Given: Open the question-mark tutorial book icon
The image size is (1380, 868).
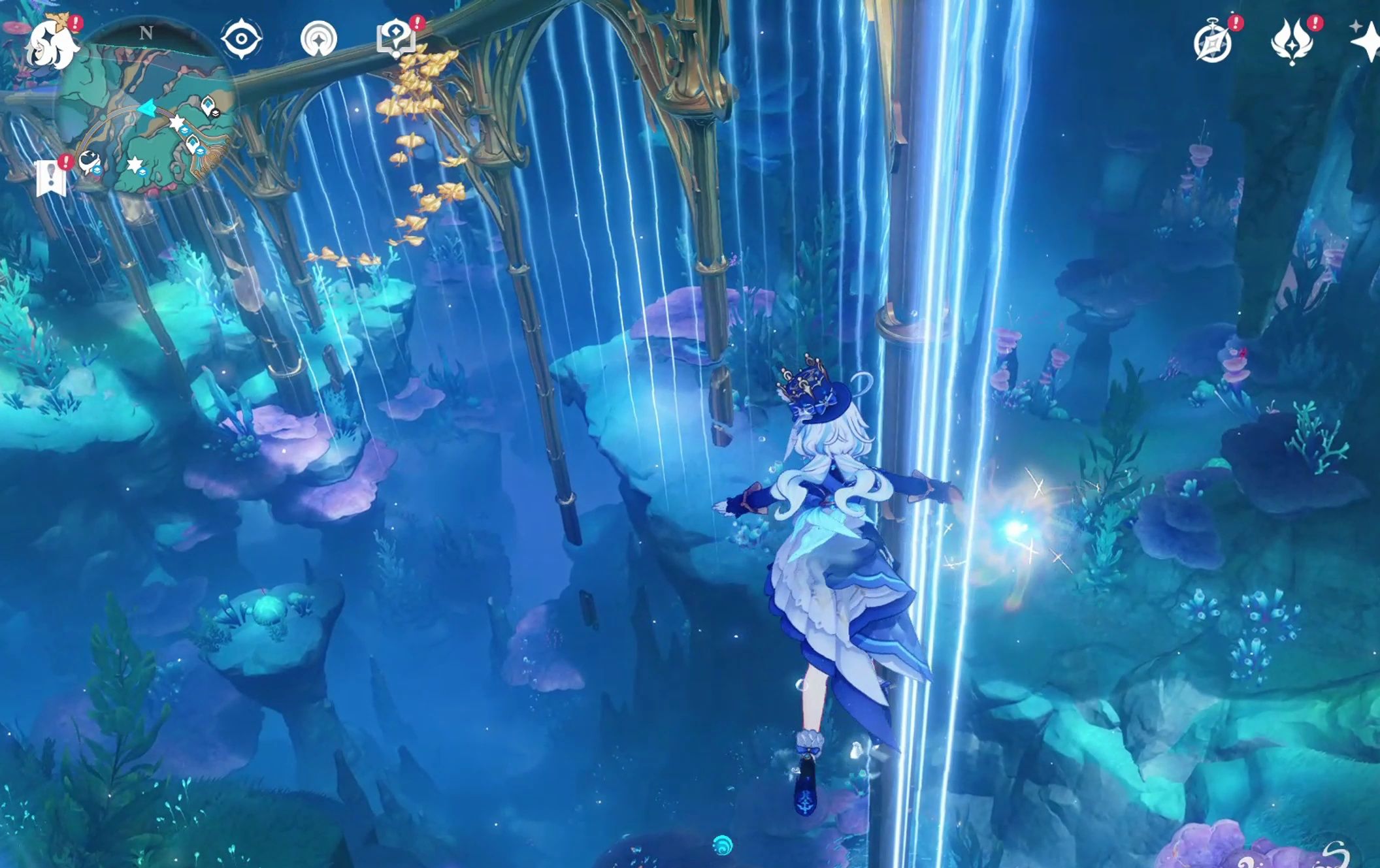Looking at the screenshot, I should (x=396, y=38).
